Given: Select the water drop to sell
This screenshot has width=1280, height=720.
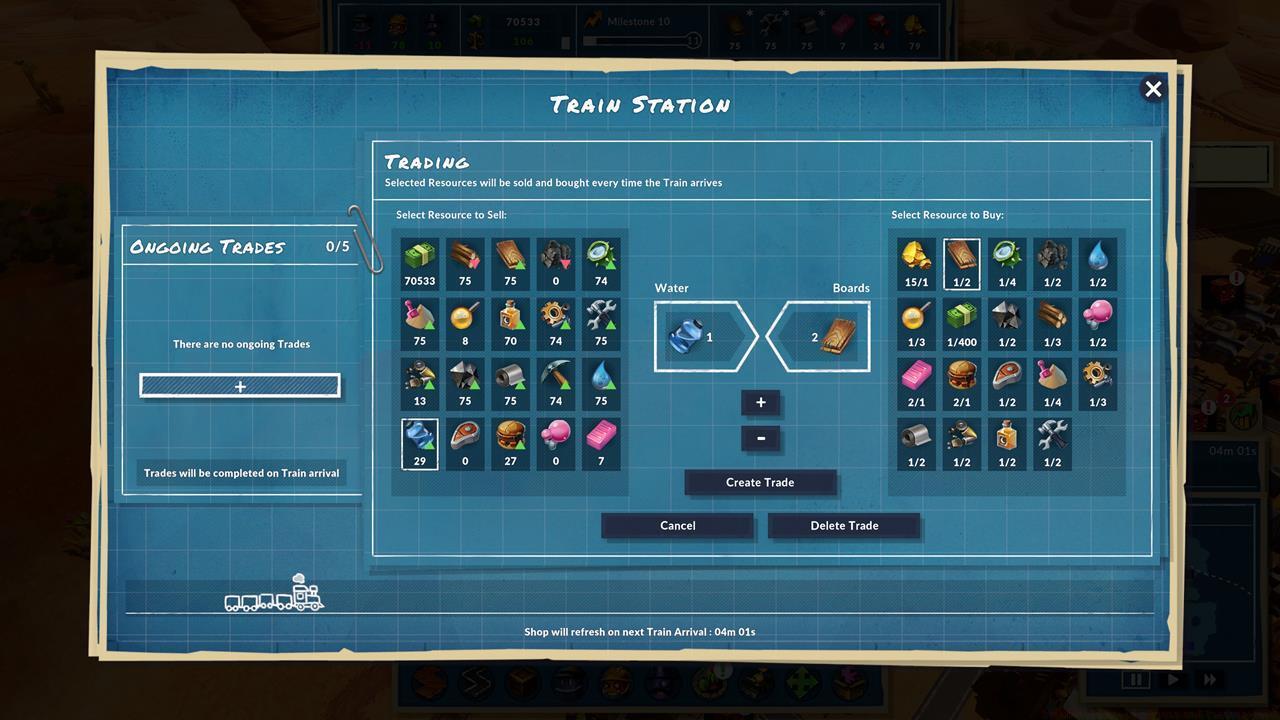Looking at the screenshot, I should [x=600, y=382].
